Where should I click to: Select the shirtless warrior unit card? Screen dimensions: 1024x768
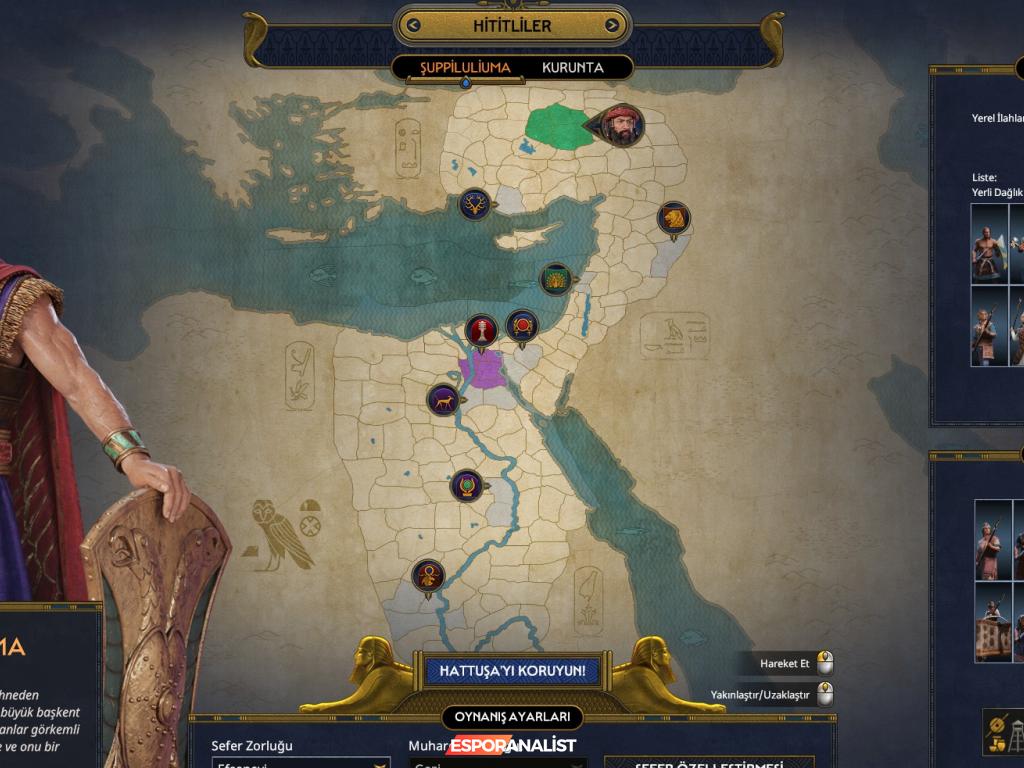pos(988,250)
